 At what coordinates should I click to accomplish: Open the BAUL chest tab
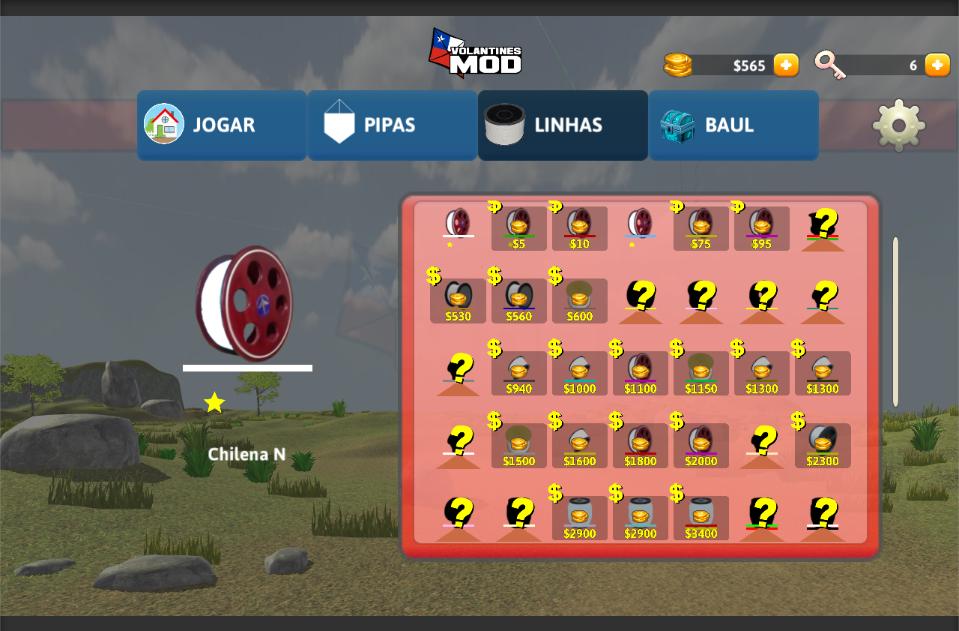click(x=733, y=125)
